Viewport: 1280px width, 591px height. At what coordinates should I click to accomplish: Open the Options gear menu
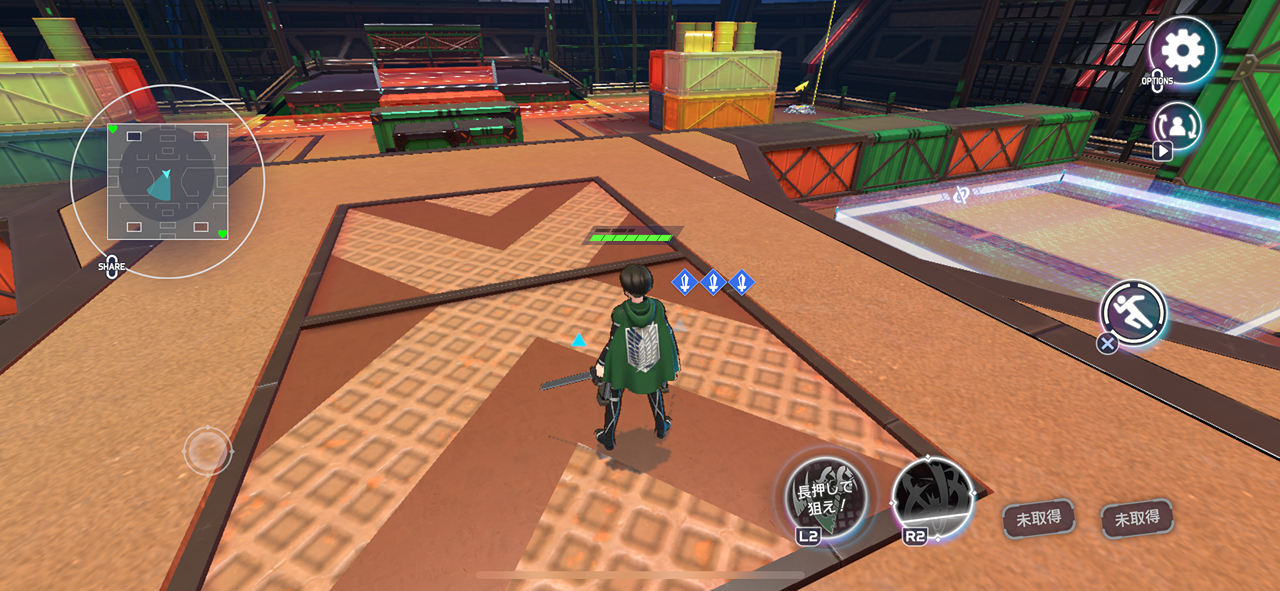pos(1182,49)
